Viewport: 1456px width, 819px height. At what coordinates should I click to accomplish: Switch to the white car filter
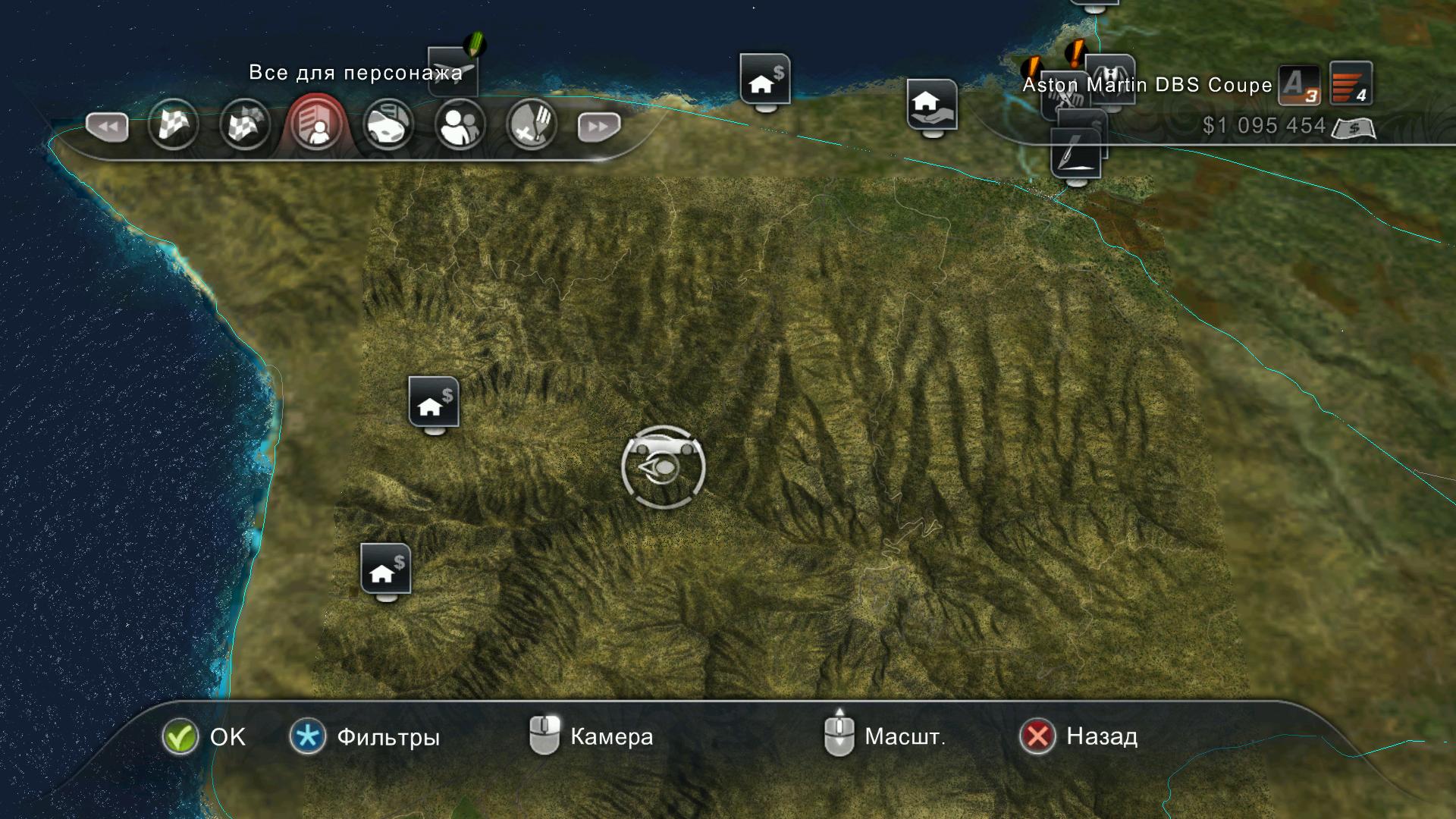388,125
